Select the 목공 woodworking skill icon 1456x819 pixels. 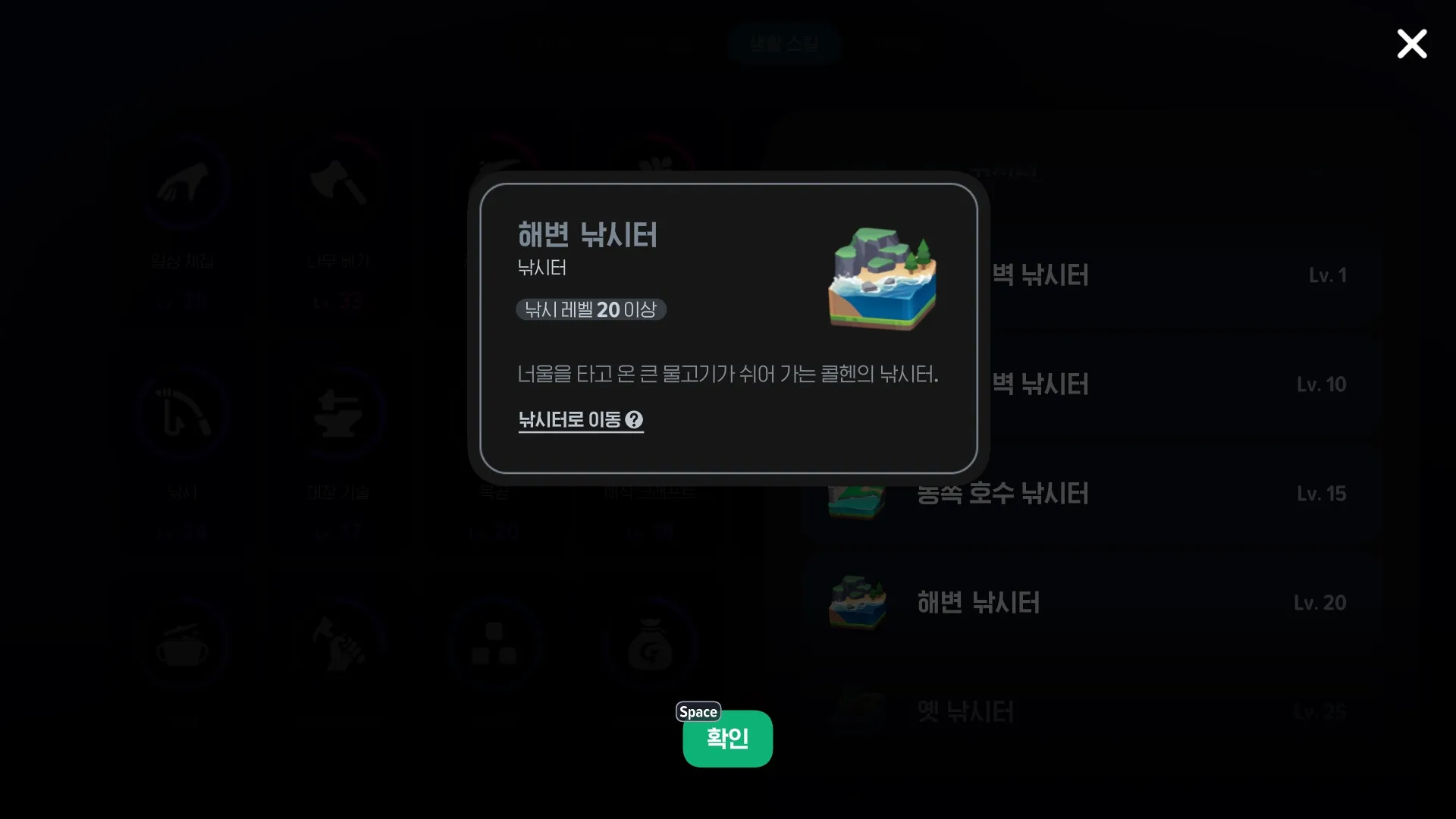click(494, 413)
